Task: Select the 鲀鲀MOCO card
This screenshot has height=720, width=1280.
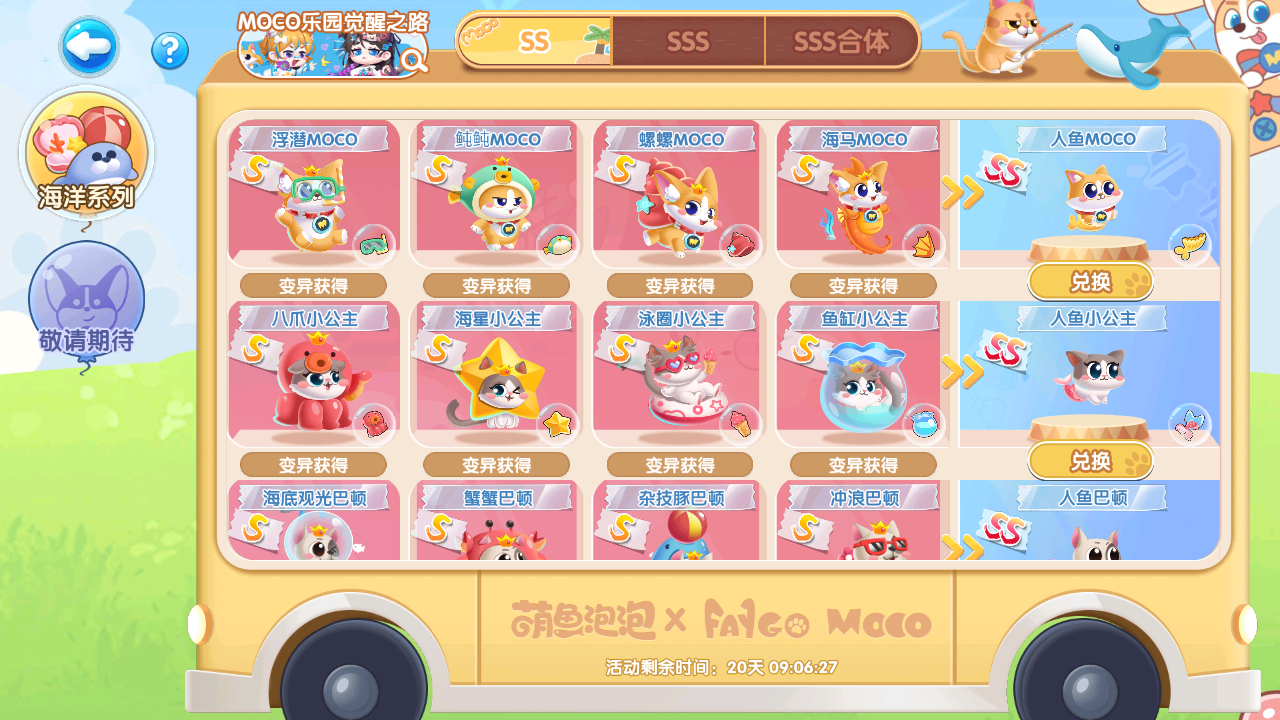Action: 497,195
